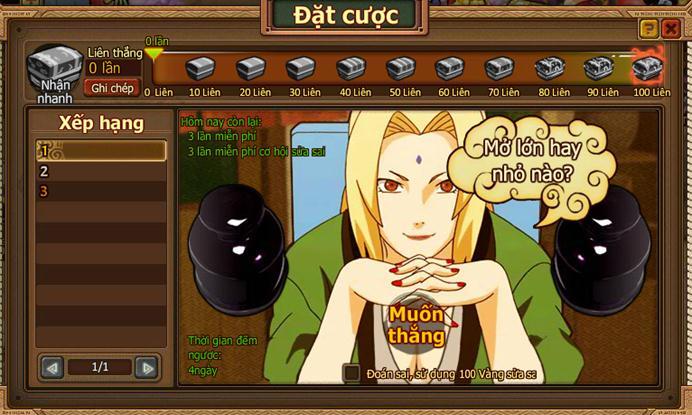Screen dimensions: 692x415
Task: Select rank 2 row in Xếp hạng
Action: click(x=101, y=171)
